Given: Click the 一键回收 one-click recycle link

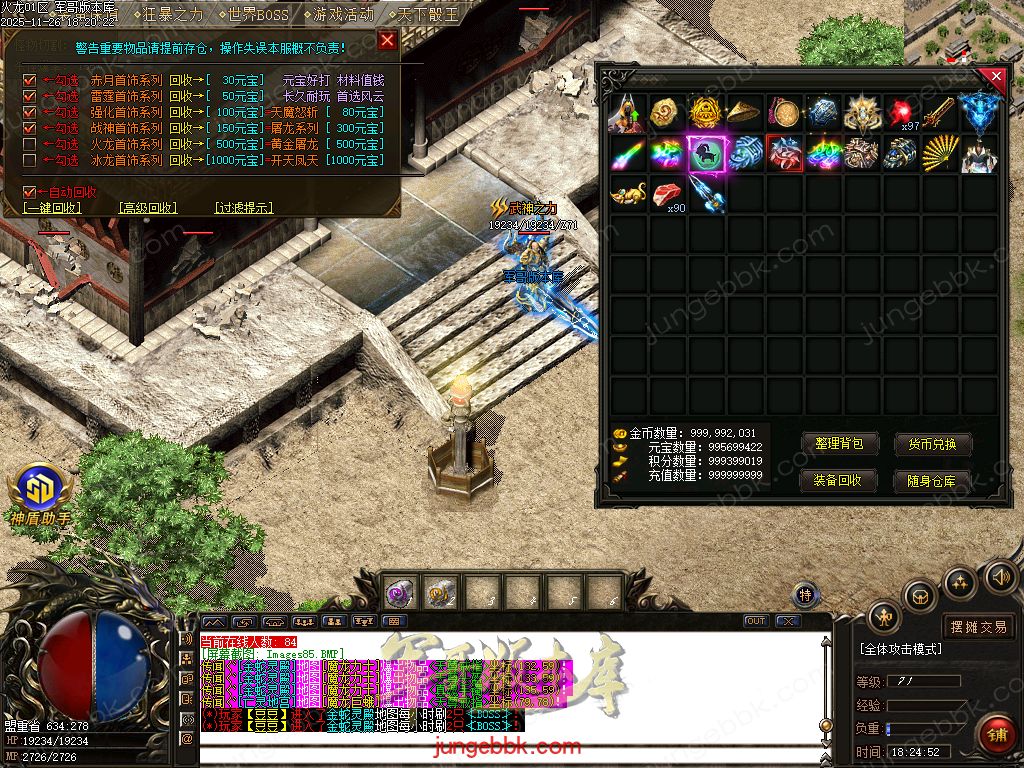Looking at the screenshot, I should [52, 208].
